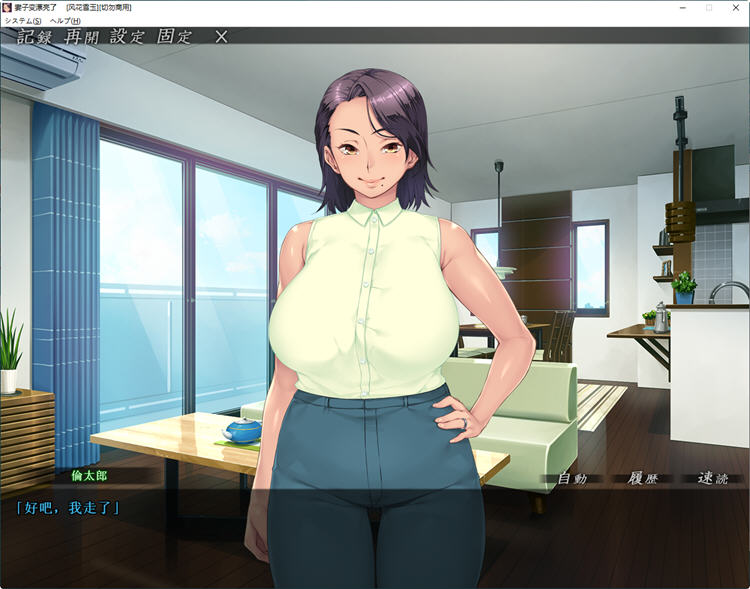This screenshot has width=750, height=589.
Task: Hide the interface with the X button
Action: pos(221,37)
